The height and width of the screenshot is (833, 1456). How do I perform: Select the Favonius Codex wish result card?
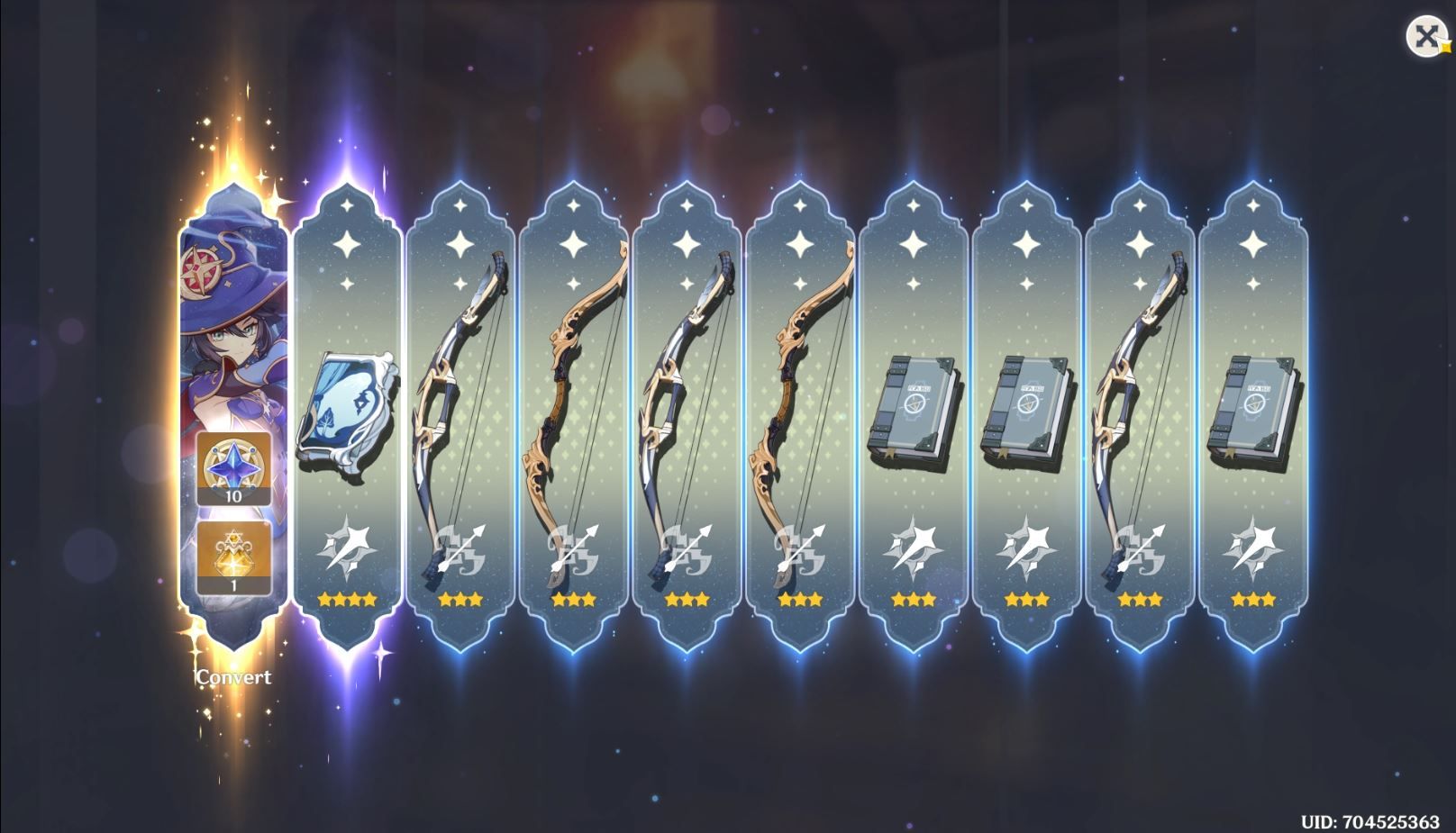350,410
